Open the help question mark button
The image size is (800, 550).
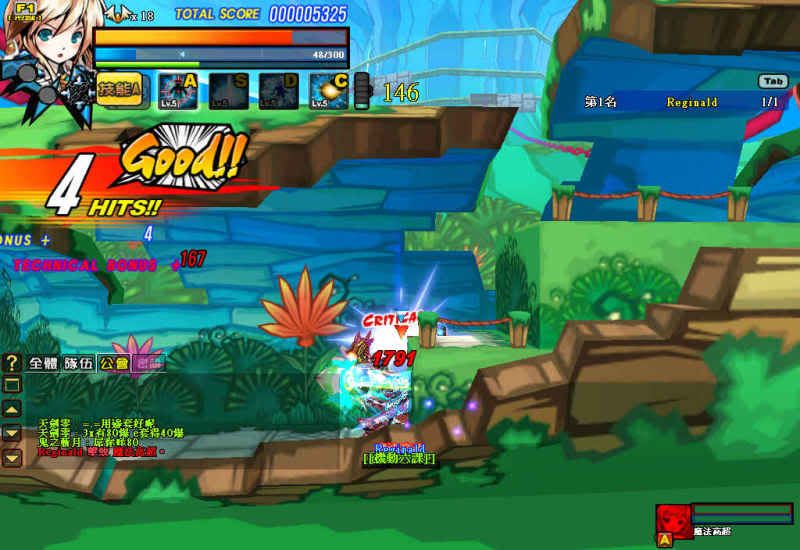click(12, 363)
